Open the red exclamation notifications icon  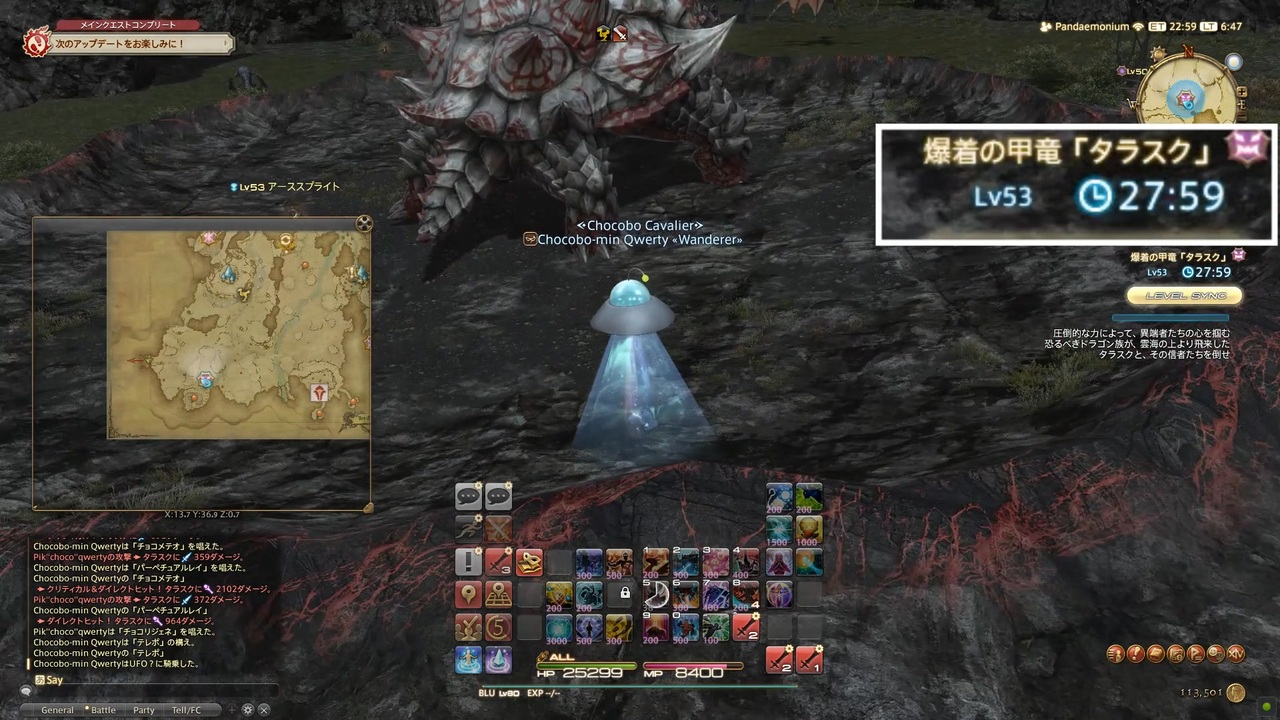[x=1135, y=654]
